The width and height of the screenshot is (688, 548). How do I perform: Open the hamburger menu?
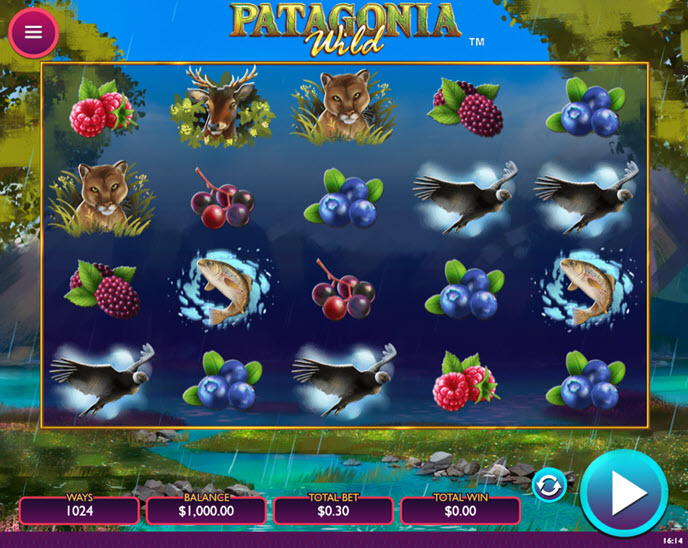point(34,32)
